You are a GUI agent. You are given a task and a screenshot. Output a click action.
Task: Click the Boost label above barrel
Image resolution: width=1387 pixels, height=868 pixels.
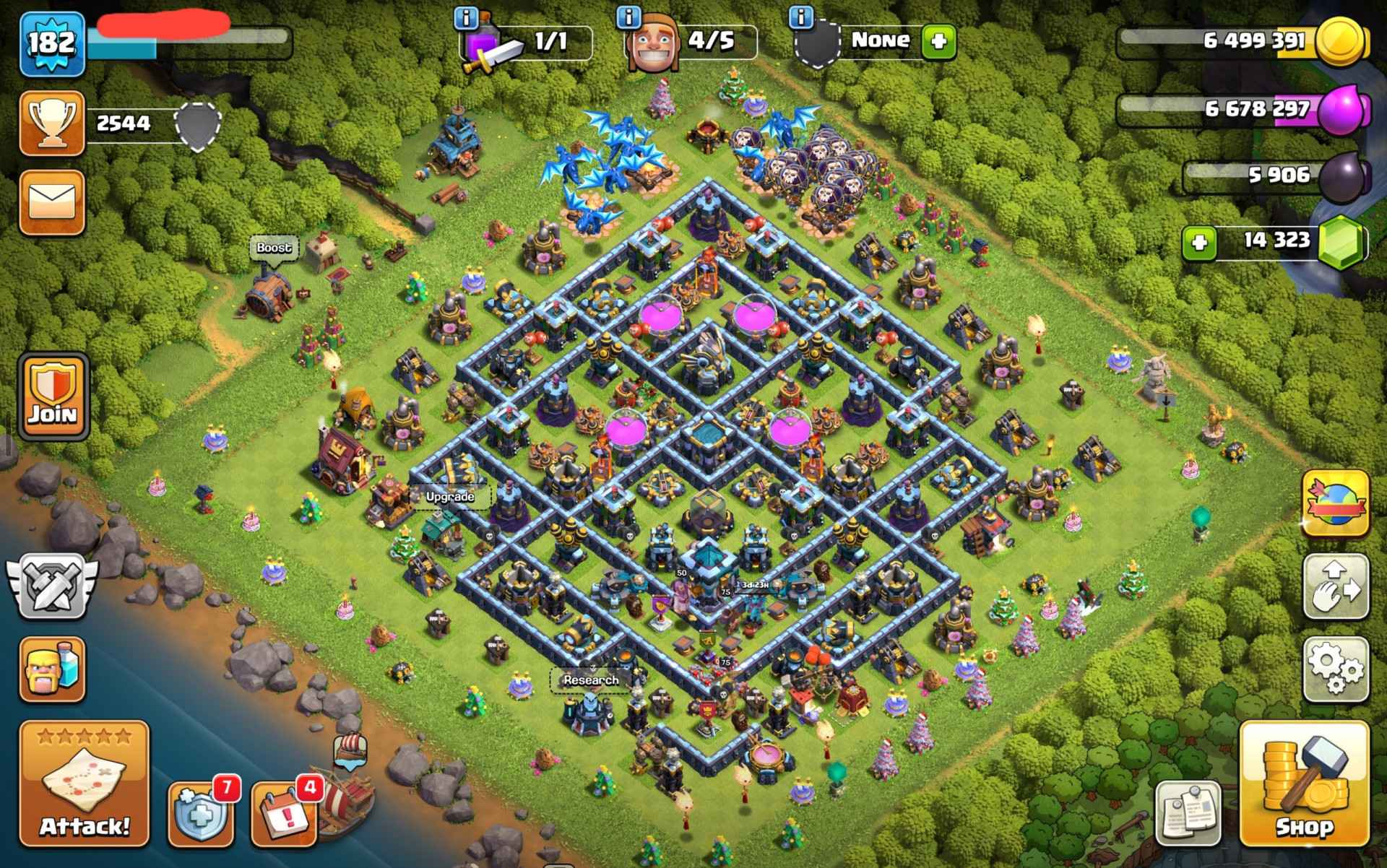click(274, 248)
